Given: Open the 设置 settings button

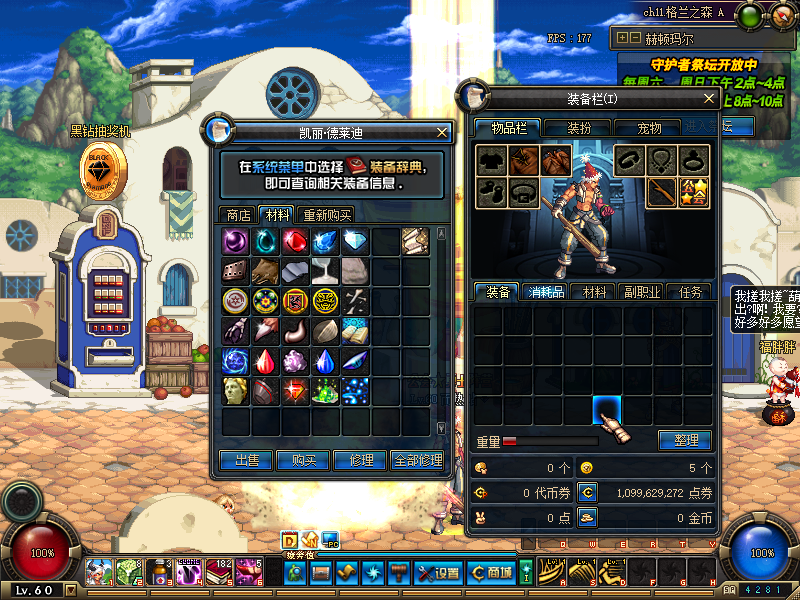Looking at the screenshot, I should (x=438, y=573).
